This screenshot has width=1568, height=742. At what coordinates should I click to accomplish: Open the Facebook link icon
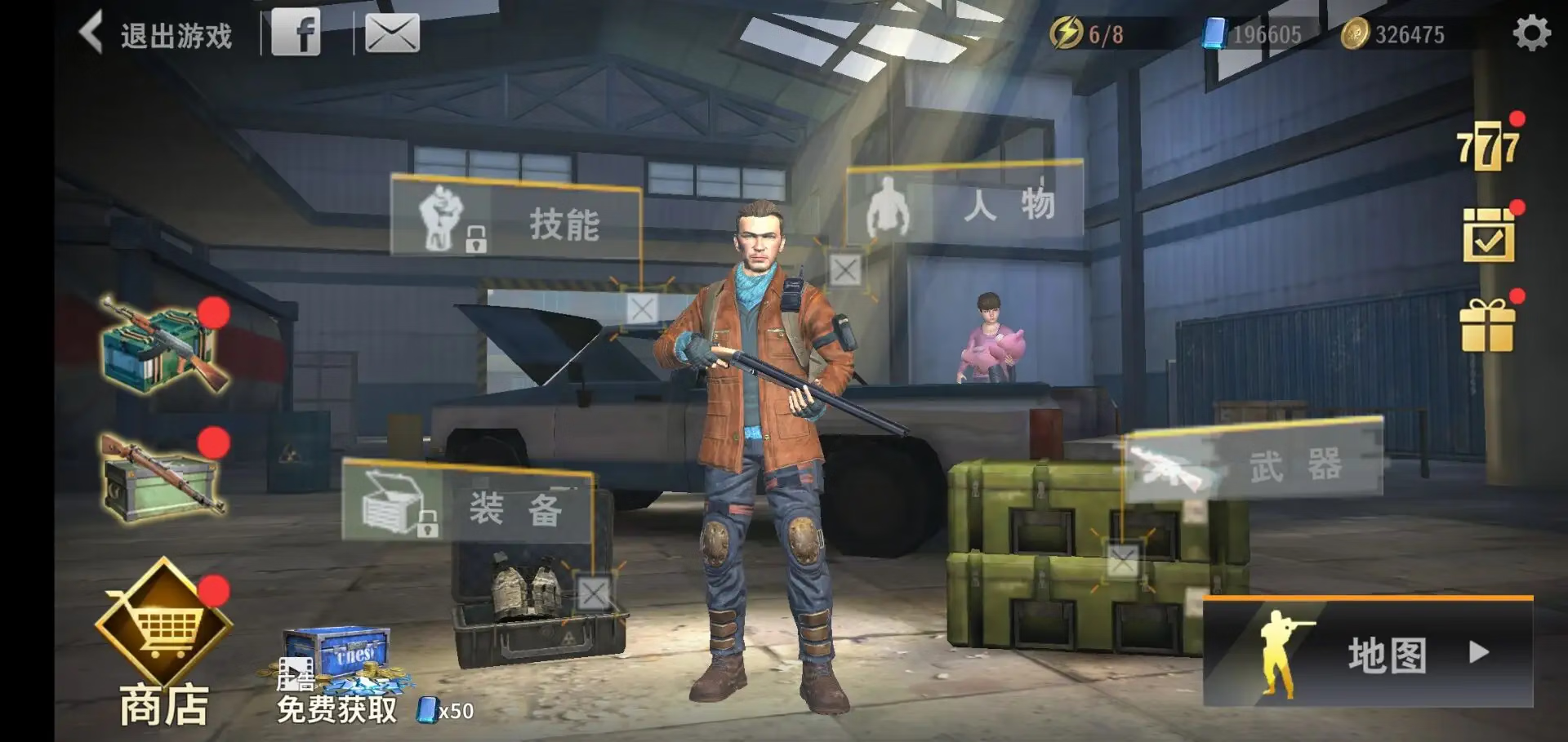[296, 33]
